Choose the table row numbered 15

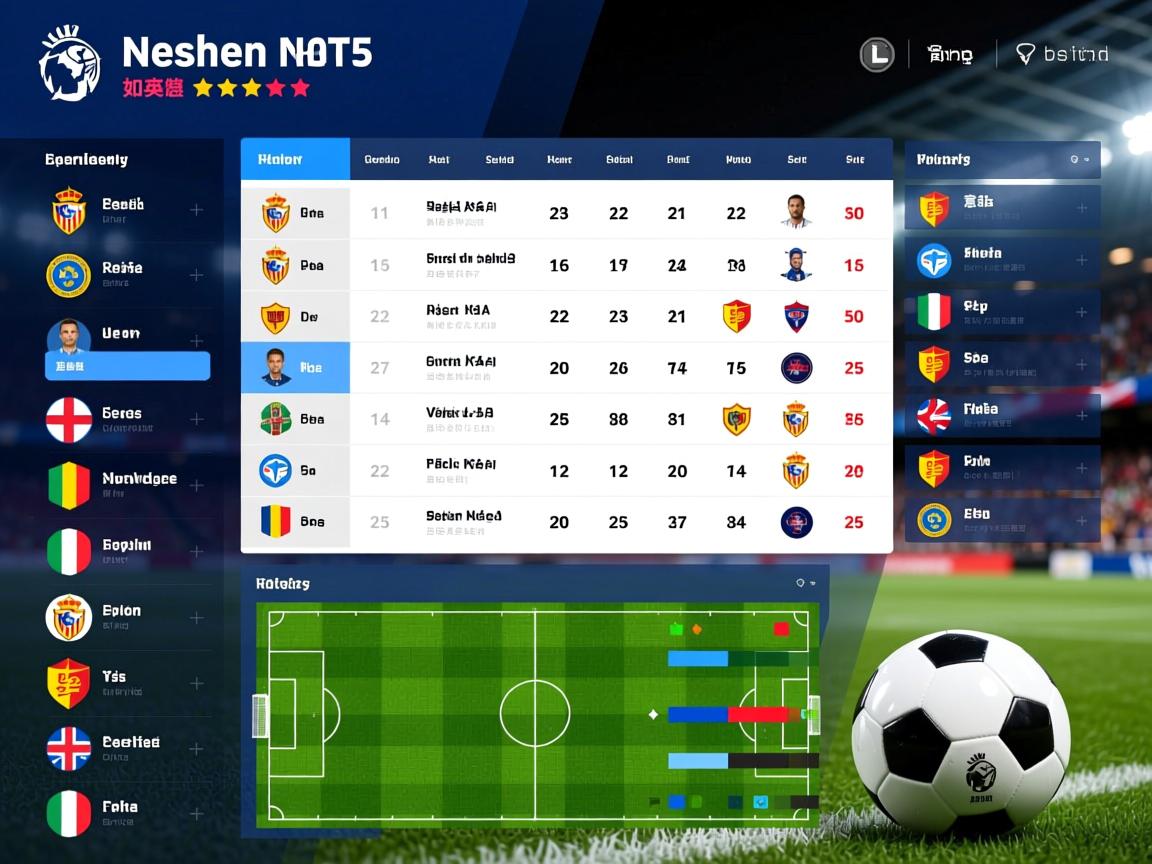[x=566, y=265]
